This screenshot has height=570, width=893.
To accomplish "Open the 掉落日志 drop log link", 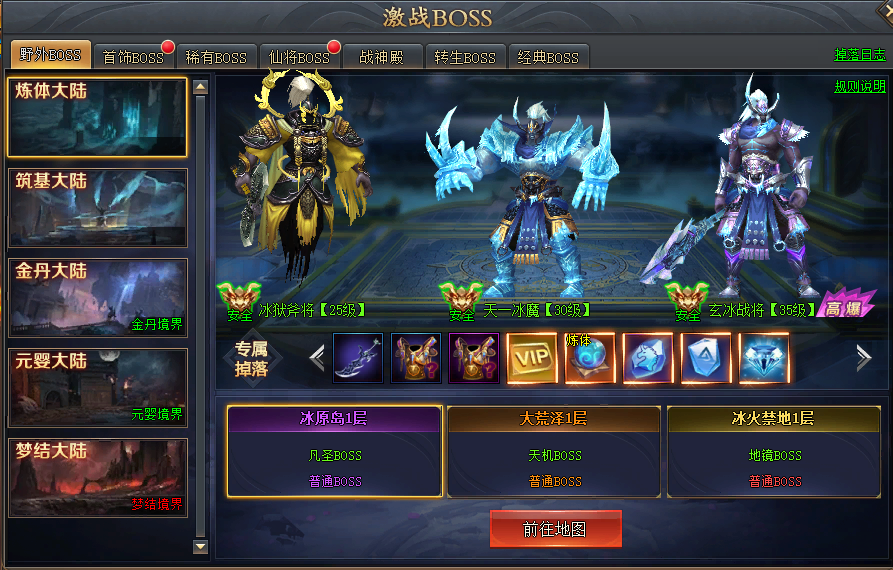I will (x=860, y=55).
